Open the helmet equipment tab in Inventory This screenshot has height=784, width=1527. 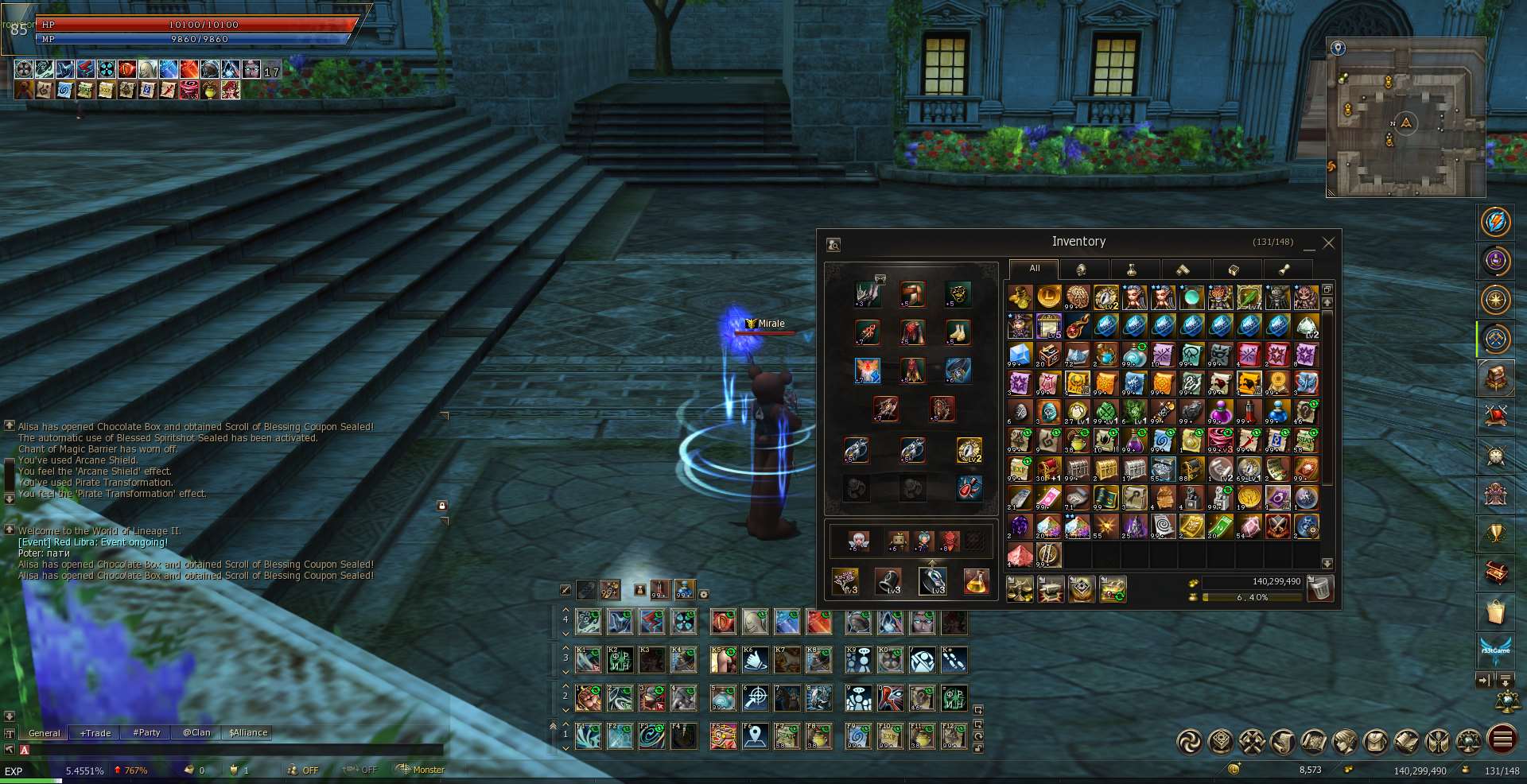pos(1081,270)
